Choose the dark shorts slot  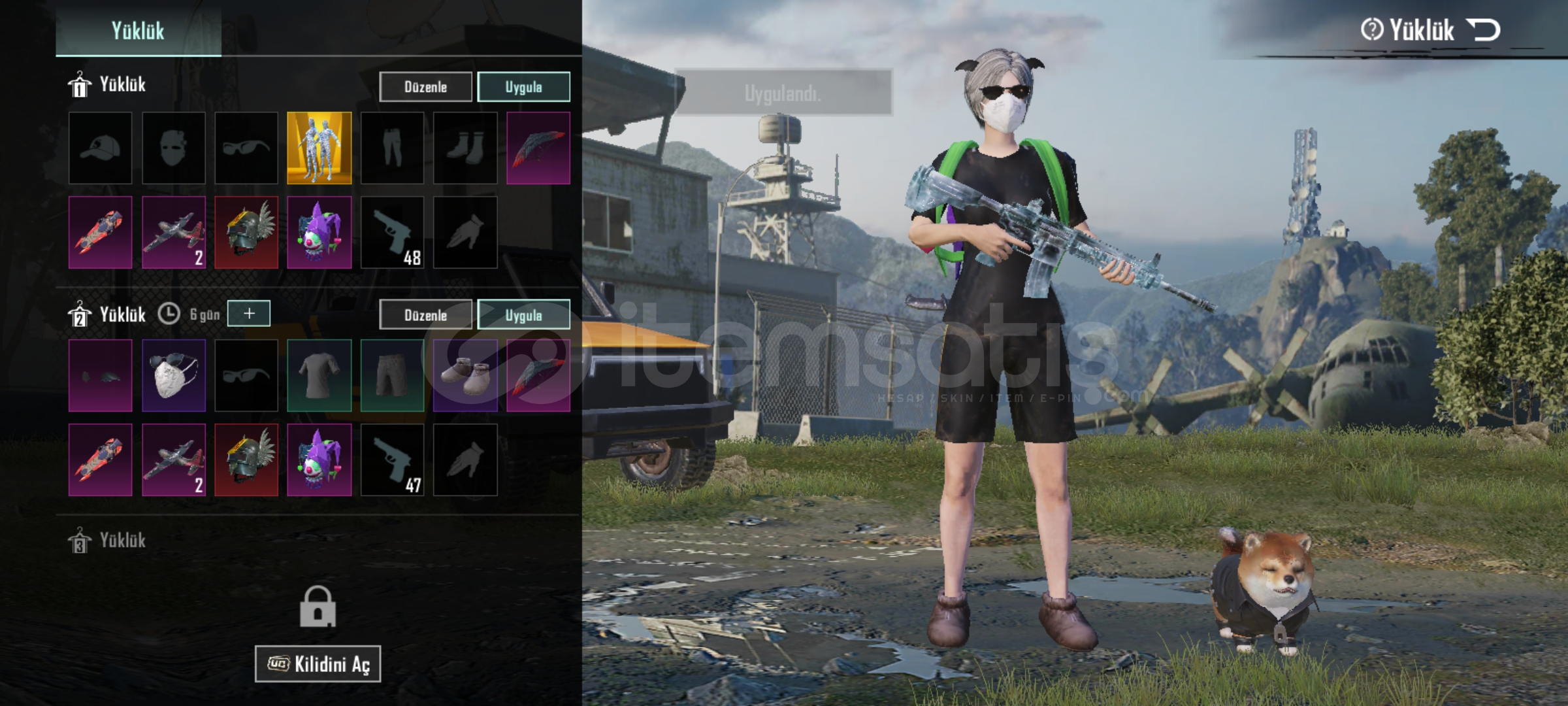(392, 375)
